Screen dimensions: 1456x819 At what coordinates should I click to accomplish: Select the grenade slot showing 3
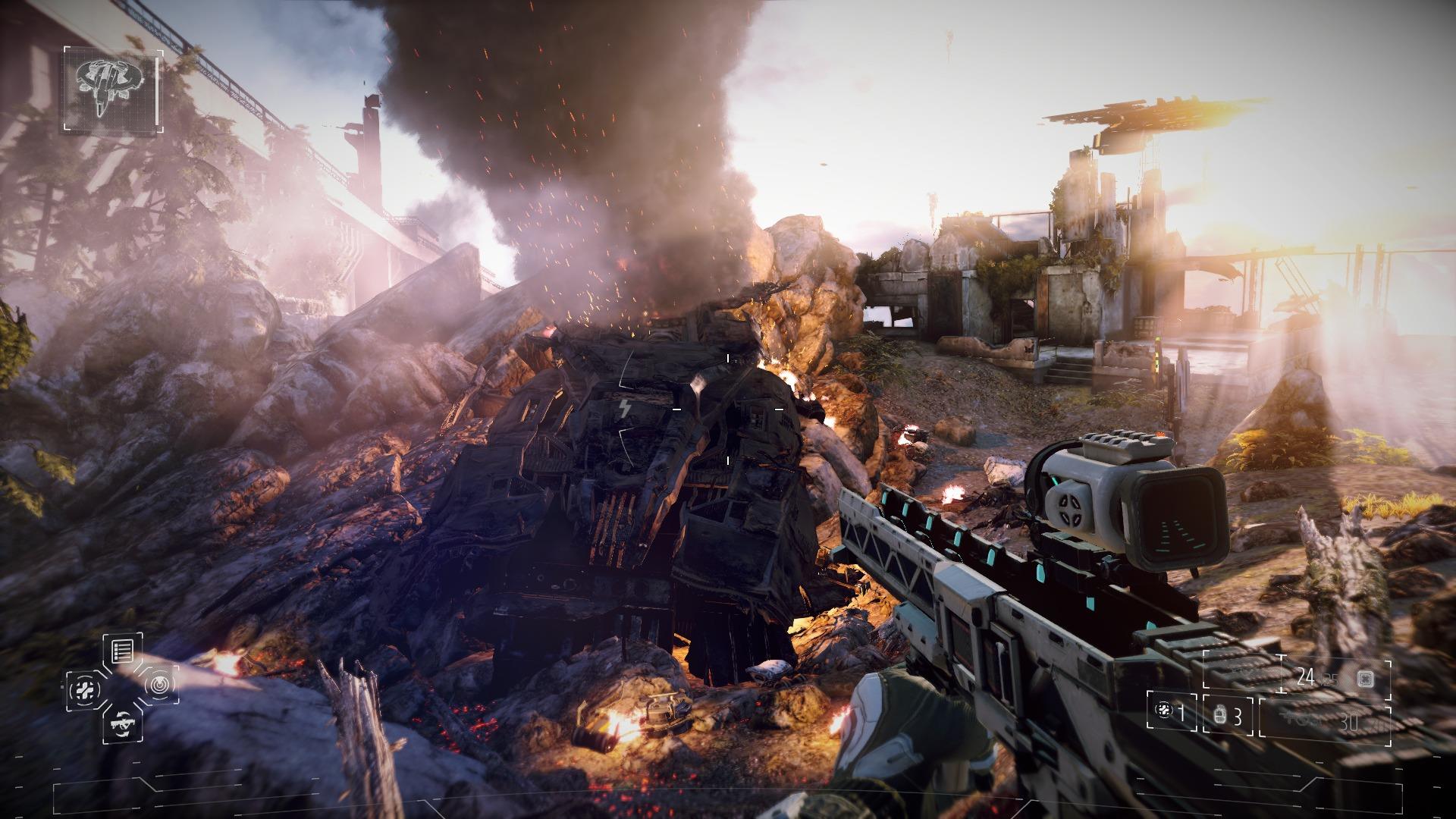coord(1228,716)
